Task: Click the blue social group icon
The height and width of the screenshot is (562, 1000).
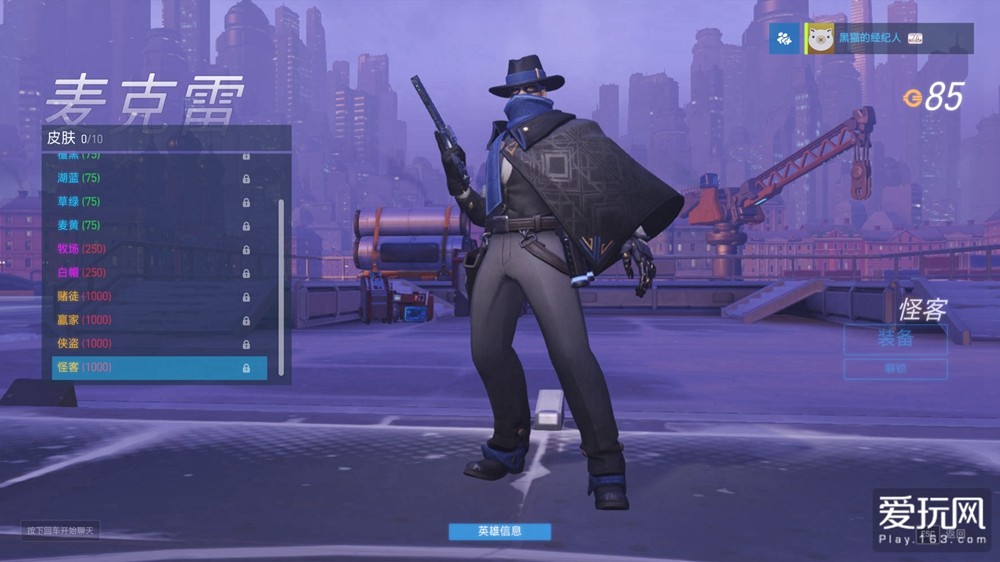Action: click(x=784, y=39)
